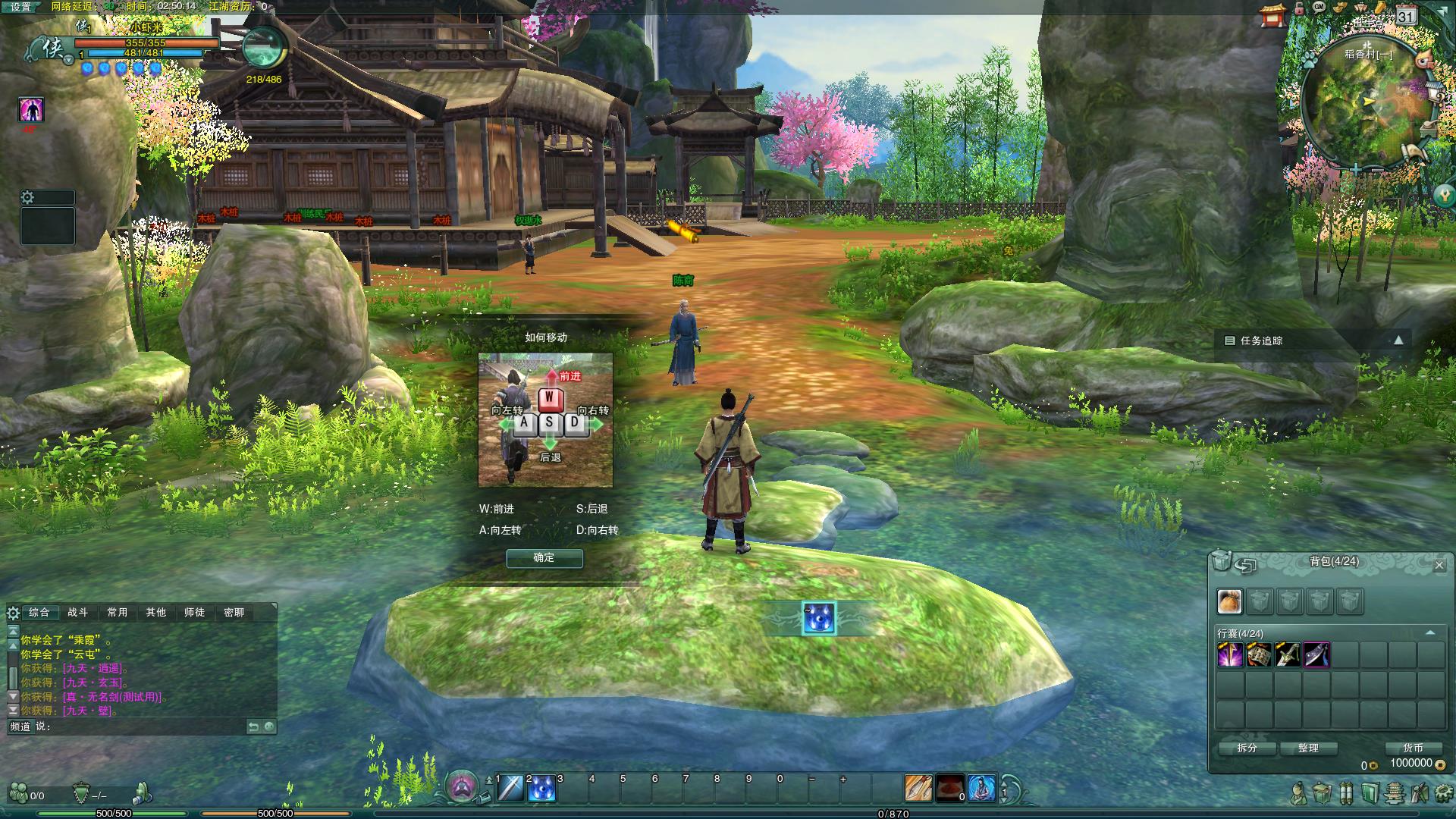Select the green-hilted sword item

(1288, 654)
